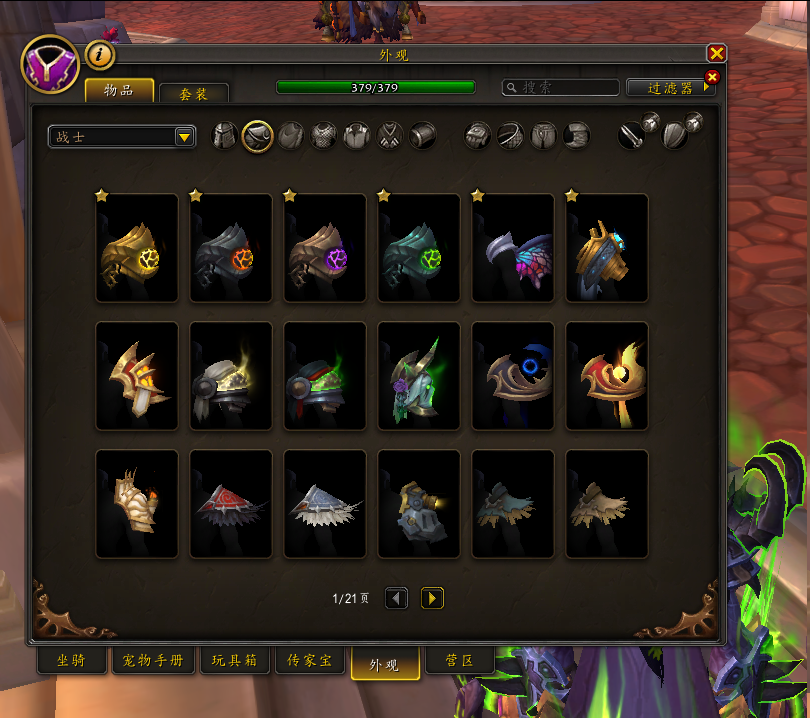Click the 搜索 search box
The width and height of the screenshot is (810, 718).
pyautogui.click(x=560, y=88)
